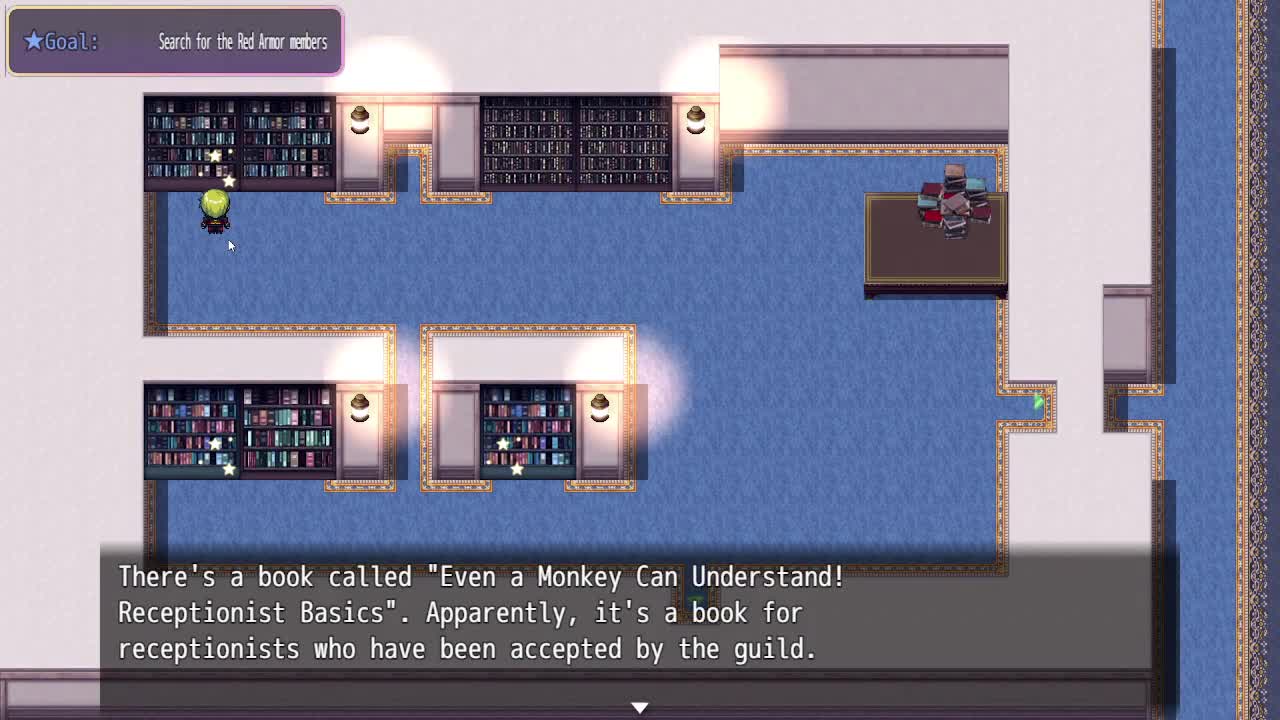Click the Goal objective tracker panel
The width and height of the screenshot is (1280, 720).
pos(175,42)
